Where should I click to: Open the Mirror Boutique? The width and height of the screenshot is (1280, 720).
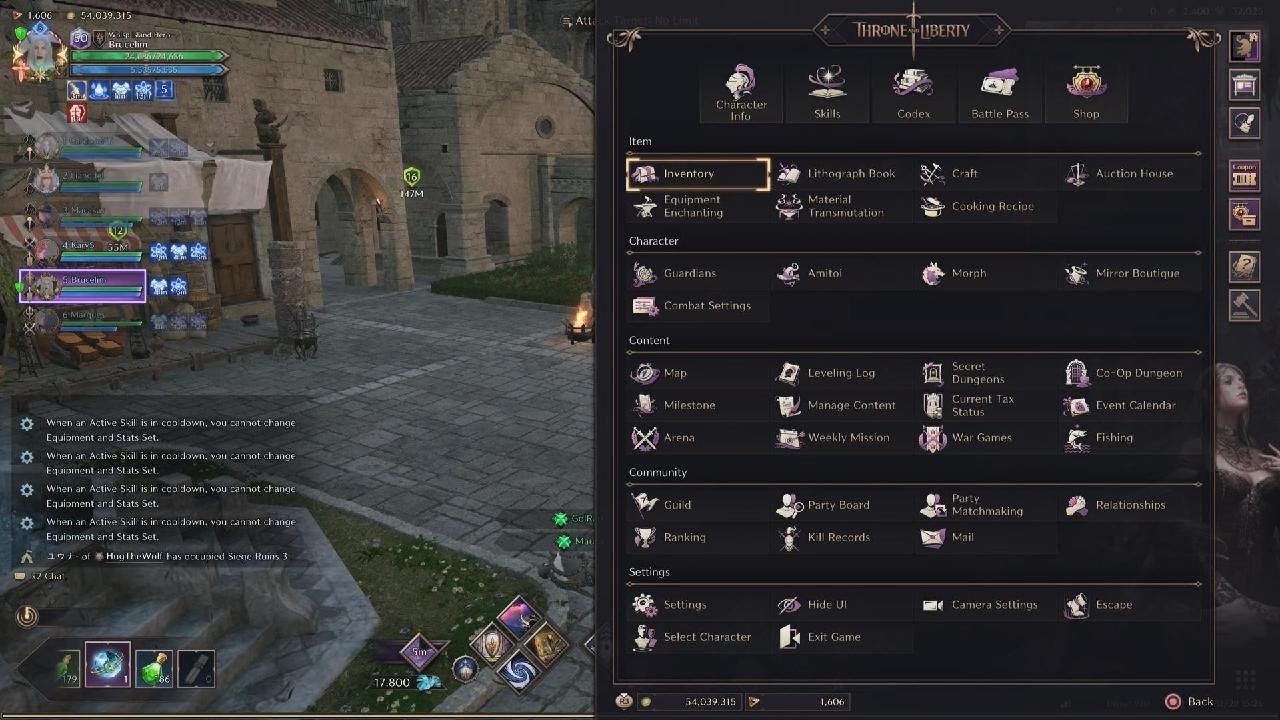(1136, 273)
